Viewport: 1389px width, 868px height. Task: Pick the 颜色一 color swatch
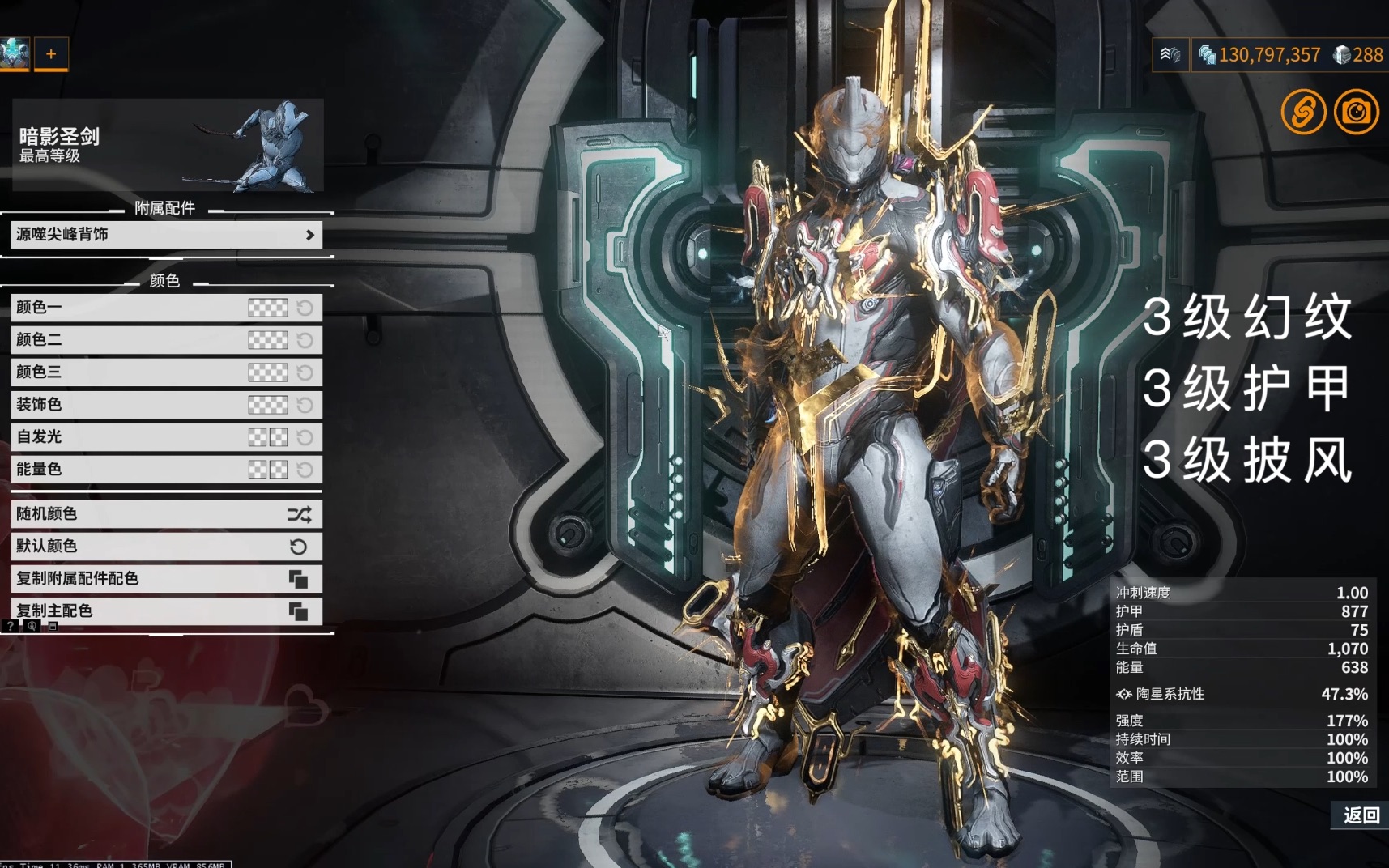pyautogui.click(x=267, y=308)
